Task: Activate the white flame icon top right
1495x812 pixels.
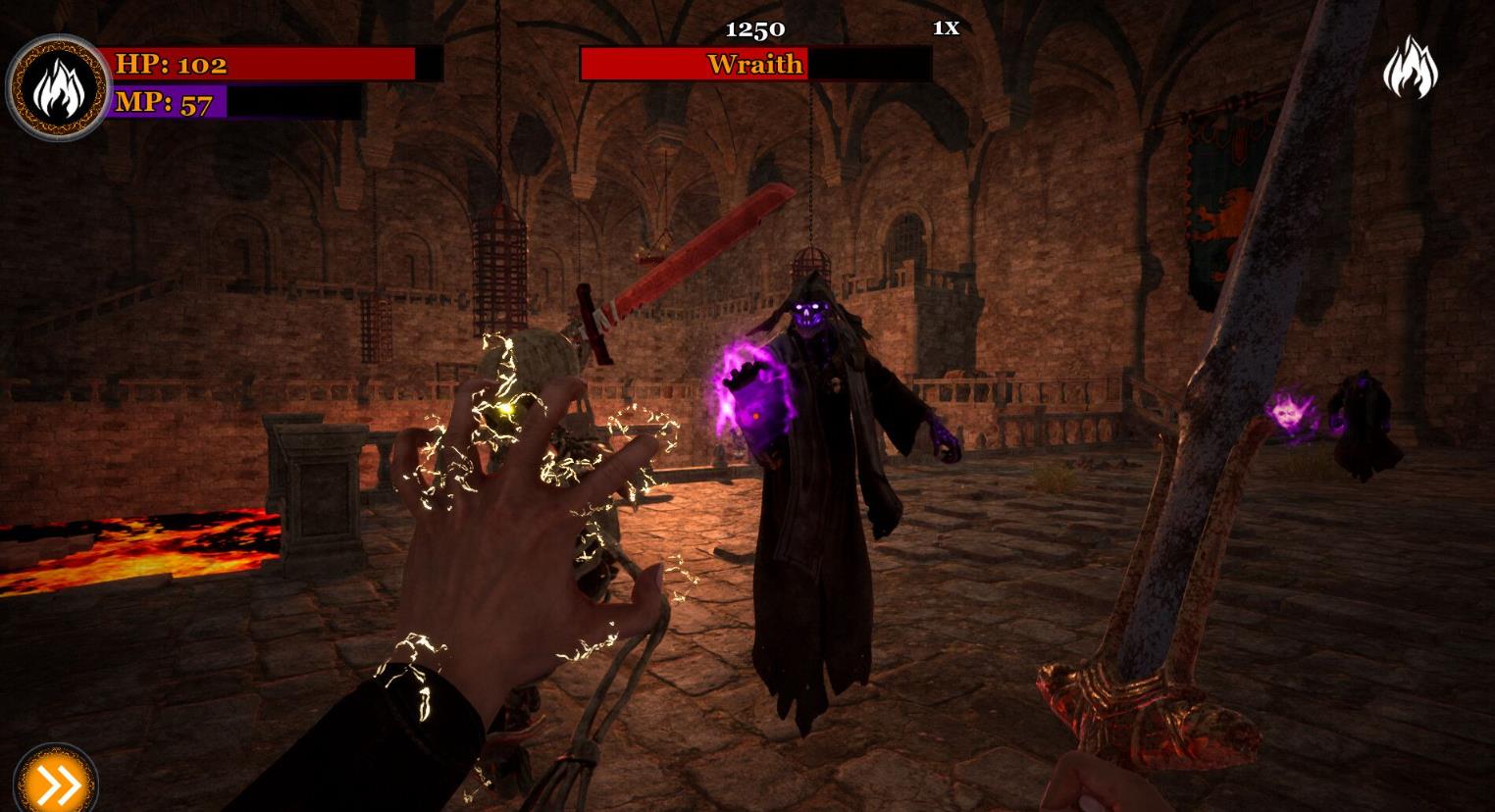Action: pos(1410,68)
